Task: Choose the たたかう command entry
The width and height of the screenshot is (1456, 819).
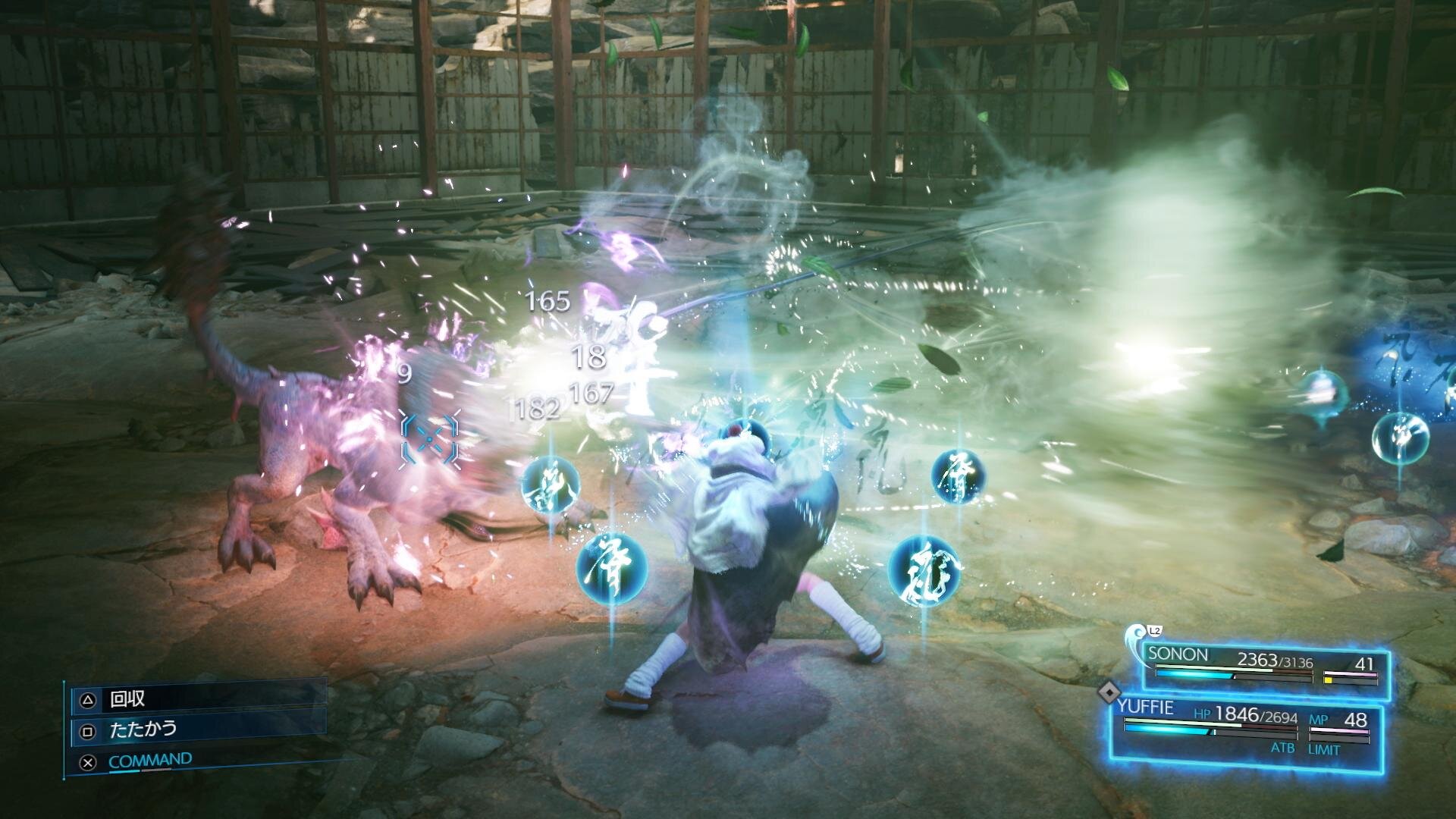Action: pyautogui.click(x=143, y=730)
